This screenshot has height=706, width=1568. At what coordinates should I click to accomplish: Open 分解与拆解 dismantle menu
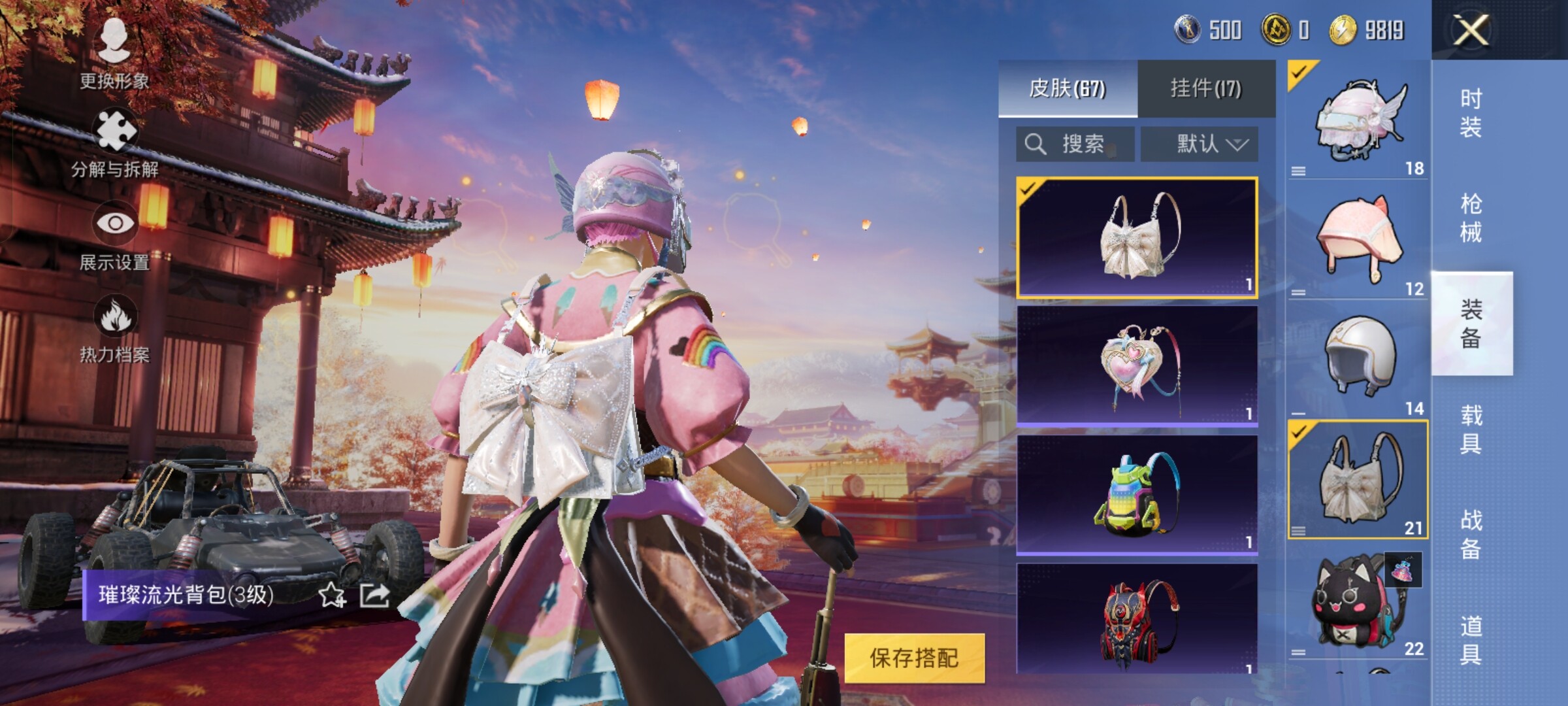click(115, 143)
